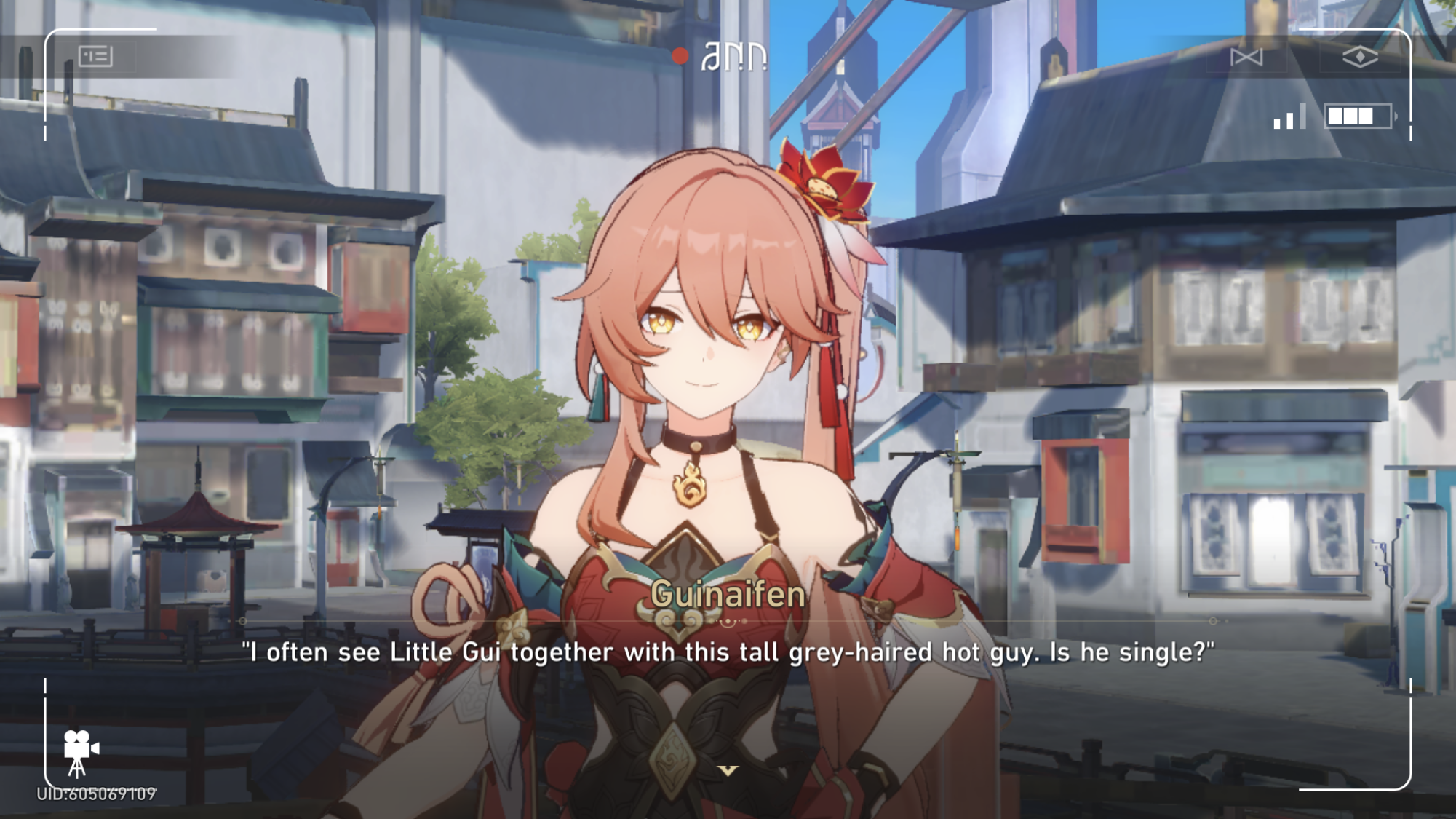Click the dialogue line about Little Gui
The height and width of the screenshot is (819, 1456).
click(726, 653)
